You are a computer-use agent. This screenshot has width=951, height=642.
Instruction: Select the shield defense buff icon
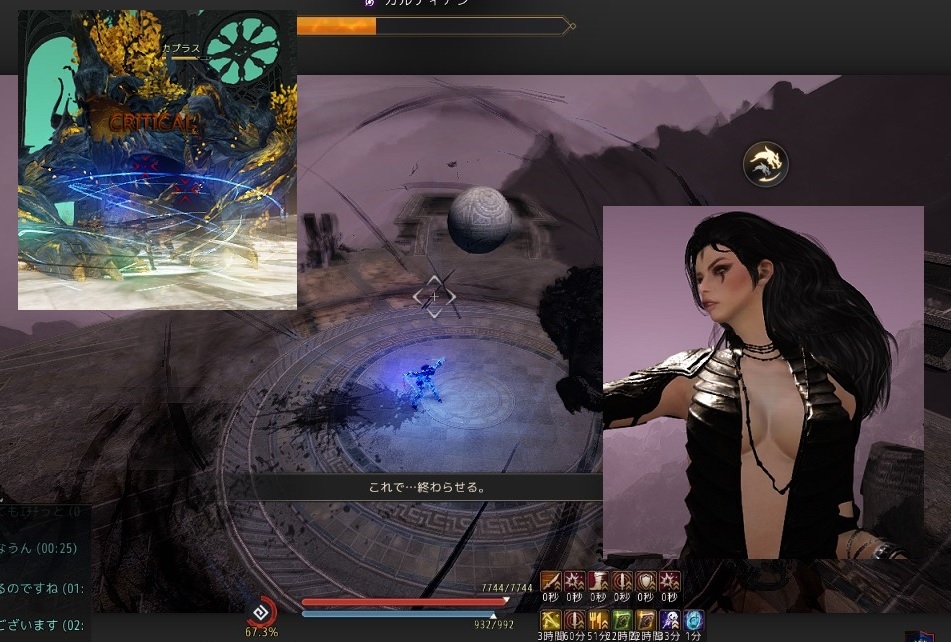(x=646, y=582)
